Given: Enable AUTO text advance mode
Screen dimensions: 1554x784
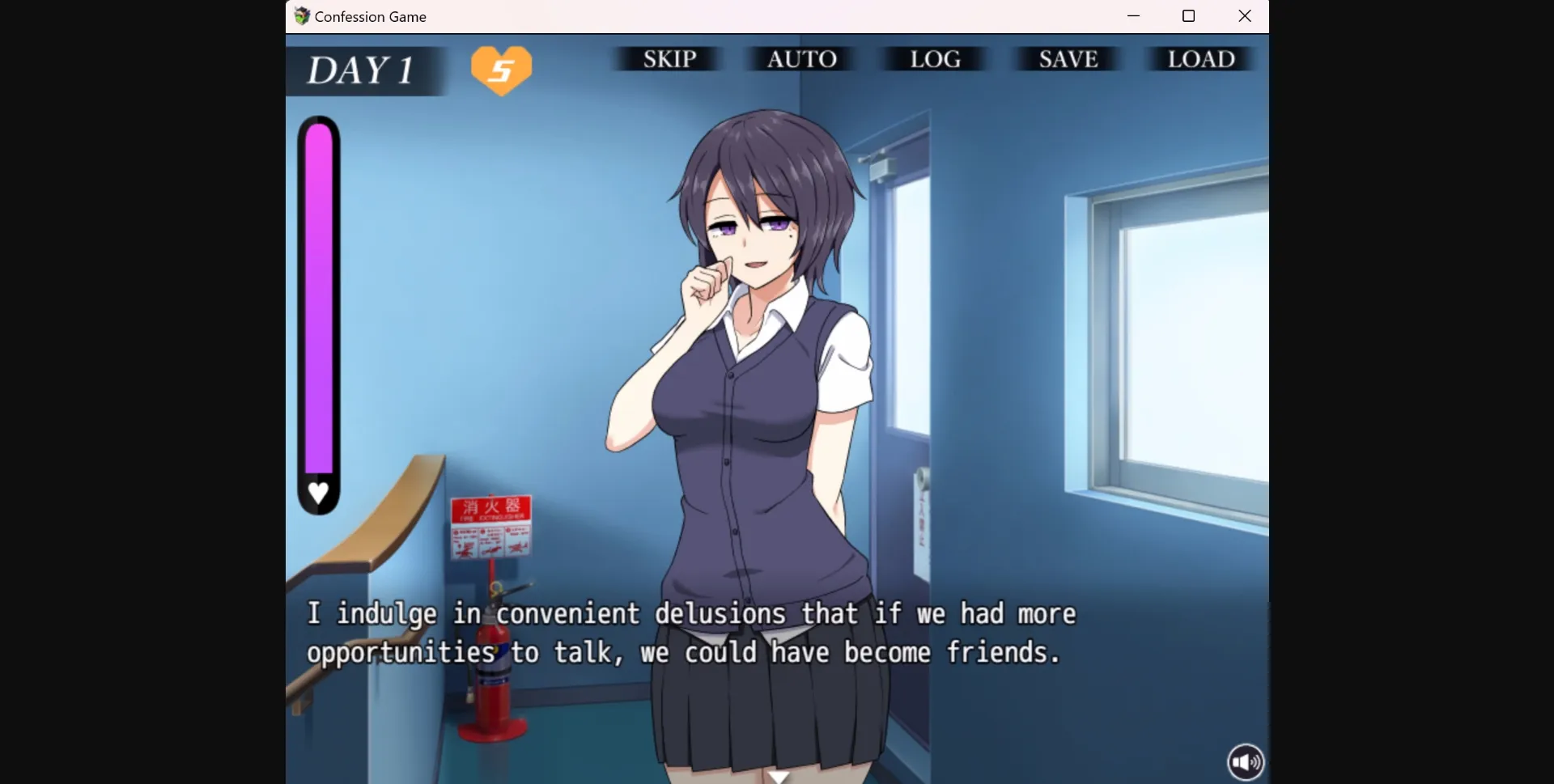Looking at the screenshot, I should pos(802,58).
